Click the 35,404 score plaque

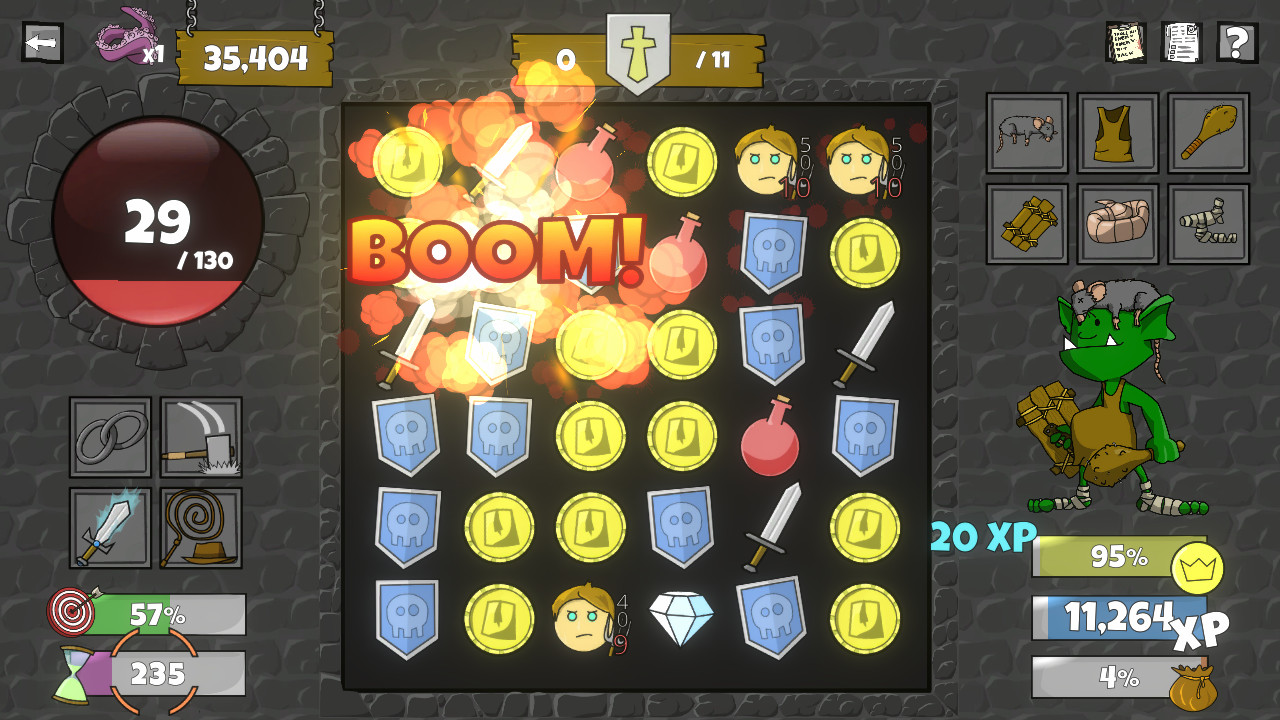pyautogui.click(x=253, y=58)
